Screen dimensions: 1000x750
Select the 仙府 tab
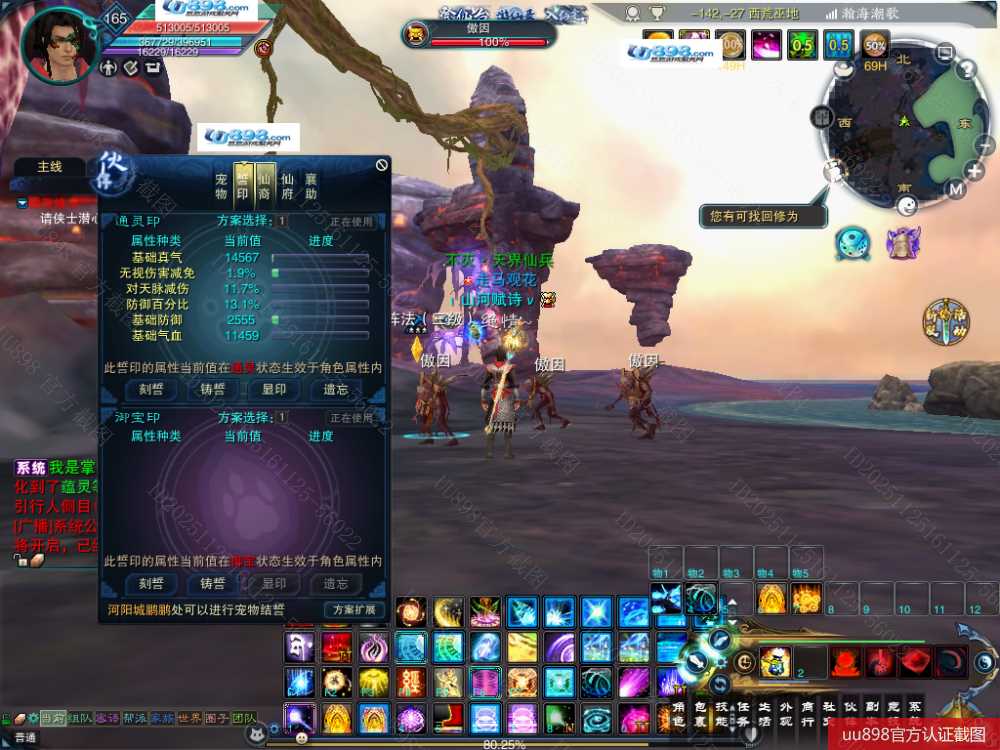pyautogui.click(x=288, y=185)
